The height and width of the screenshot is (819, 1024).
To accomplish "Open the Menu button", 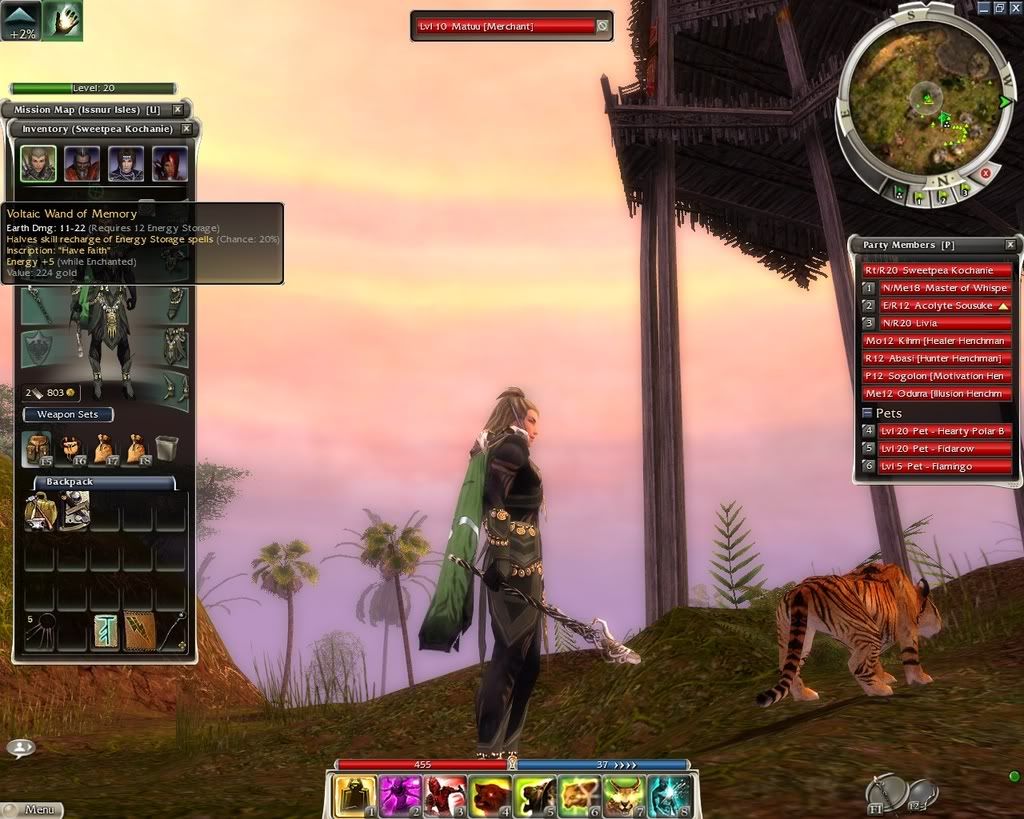I will [x=33, y=809].
